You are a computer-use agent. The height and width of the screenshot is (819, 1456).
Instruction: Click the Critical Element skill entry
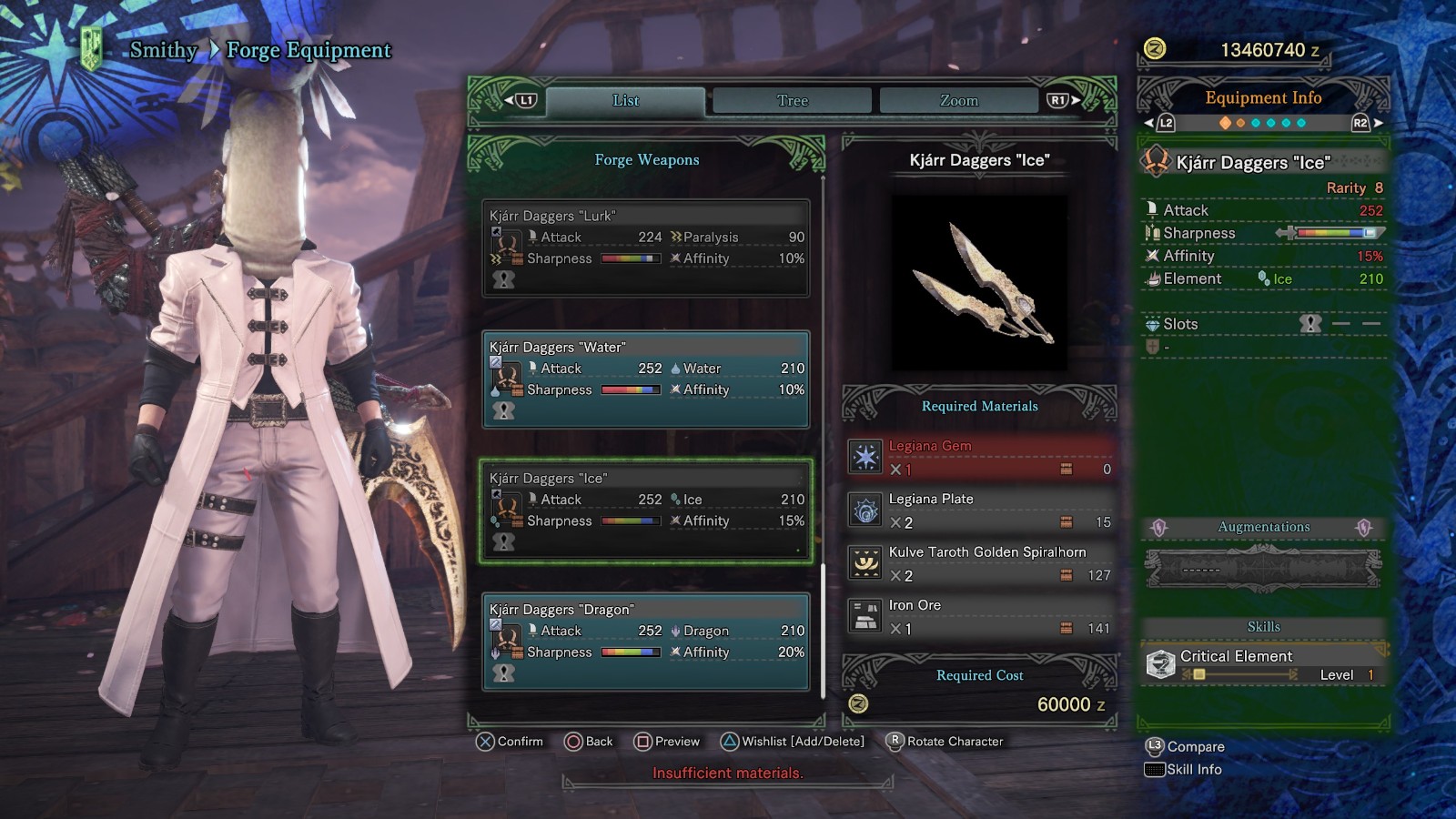(x=1263, y=664)
